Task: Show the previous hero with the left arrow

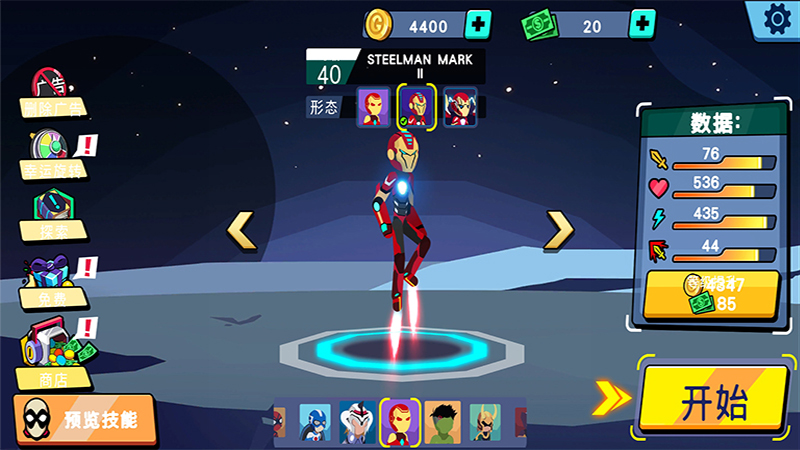Action: tap(241, 230)
